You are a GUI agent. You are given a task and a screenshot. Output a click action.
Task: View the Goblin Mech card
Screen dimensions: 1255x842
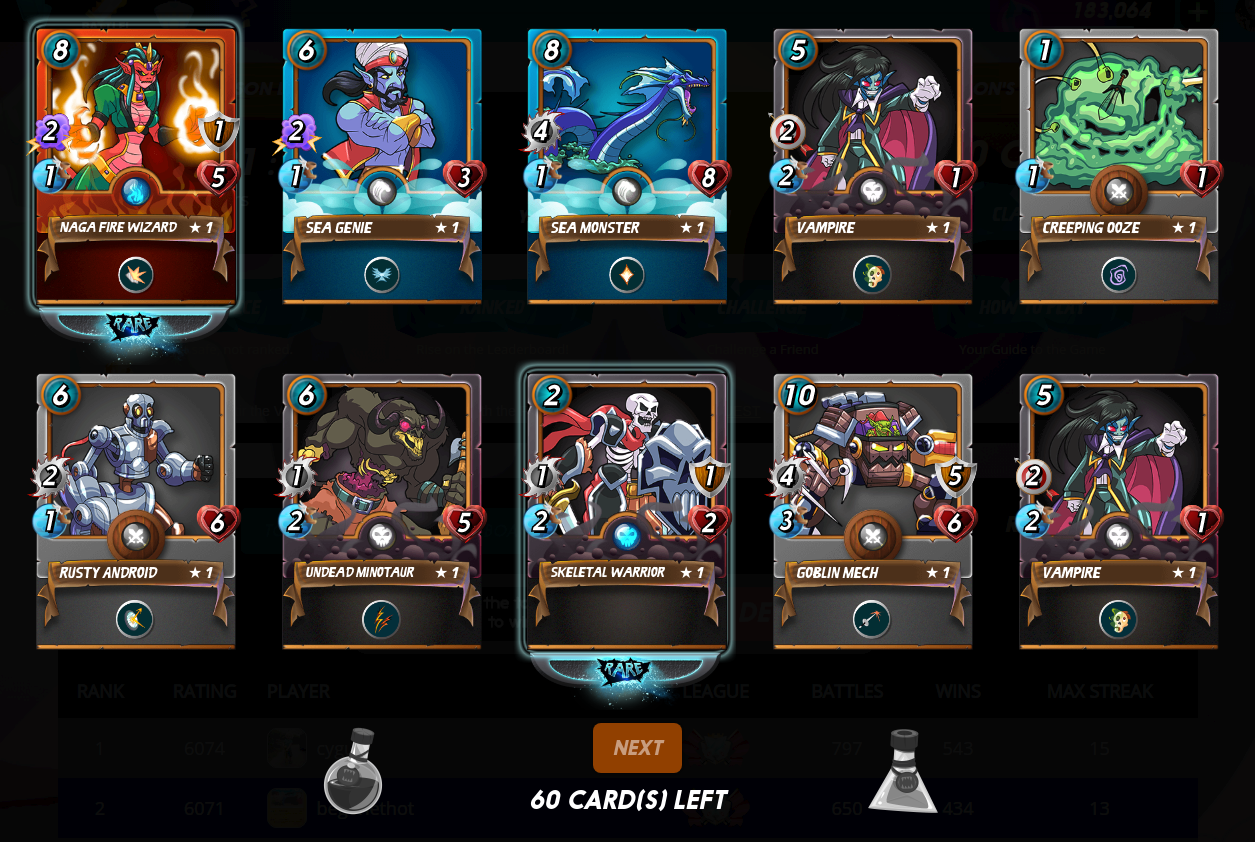(872, 510)
